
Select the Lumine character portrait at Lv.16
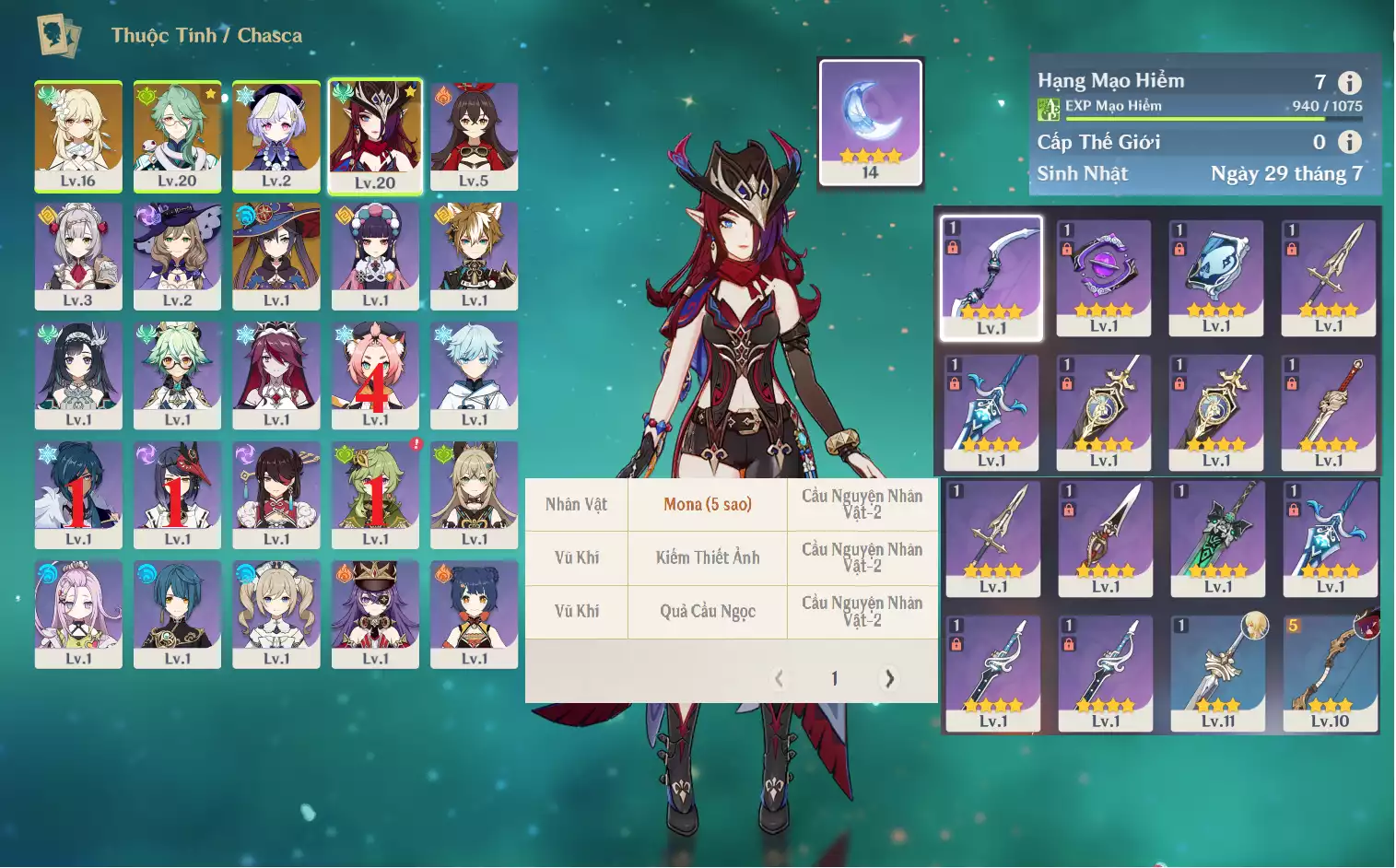coord(78,135)
